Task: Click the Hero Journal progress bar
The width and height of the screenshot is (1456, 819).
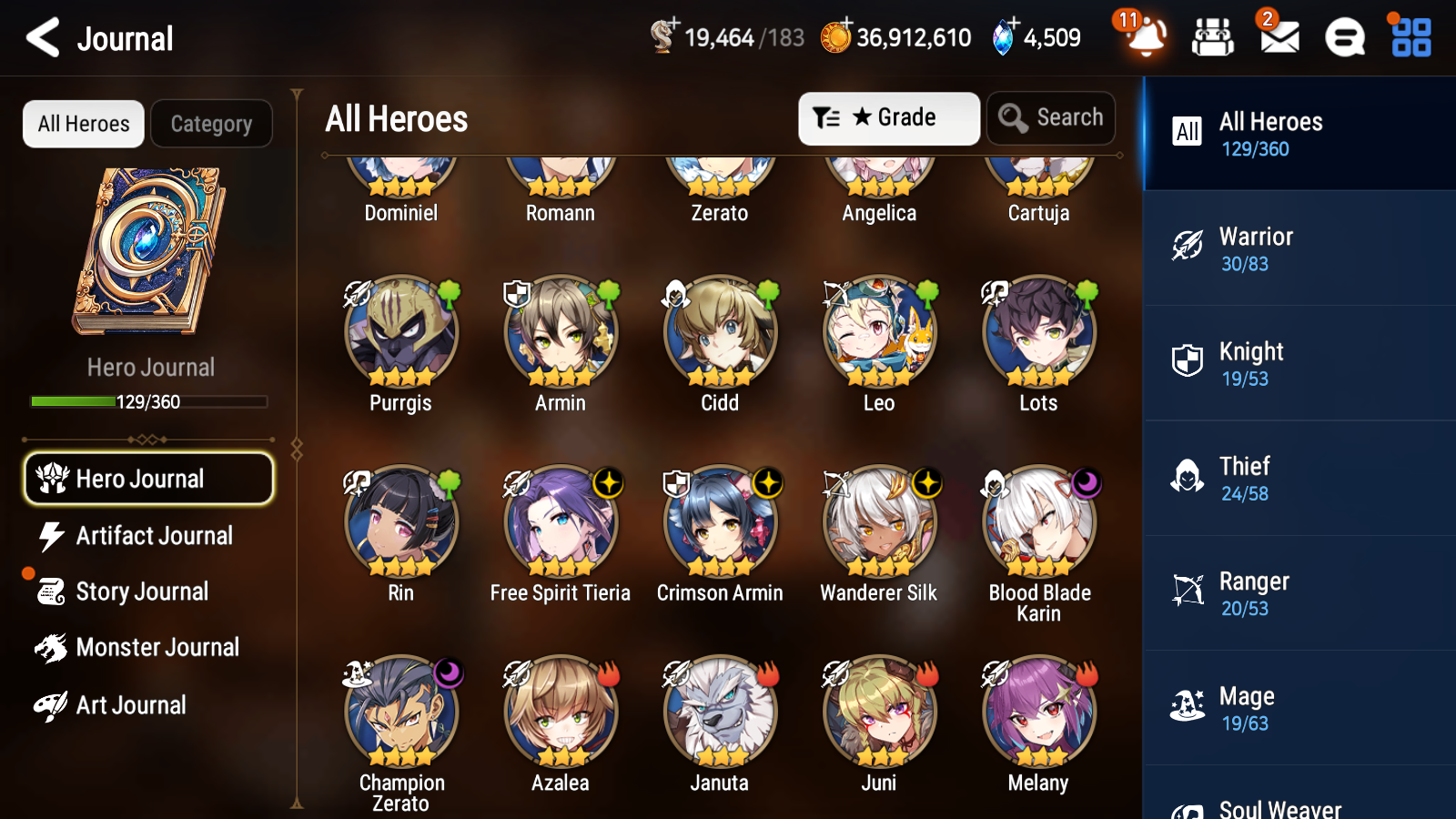Action: [148, 400]
